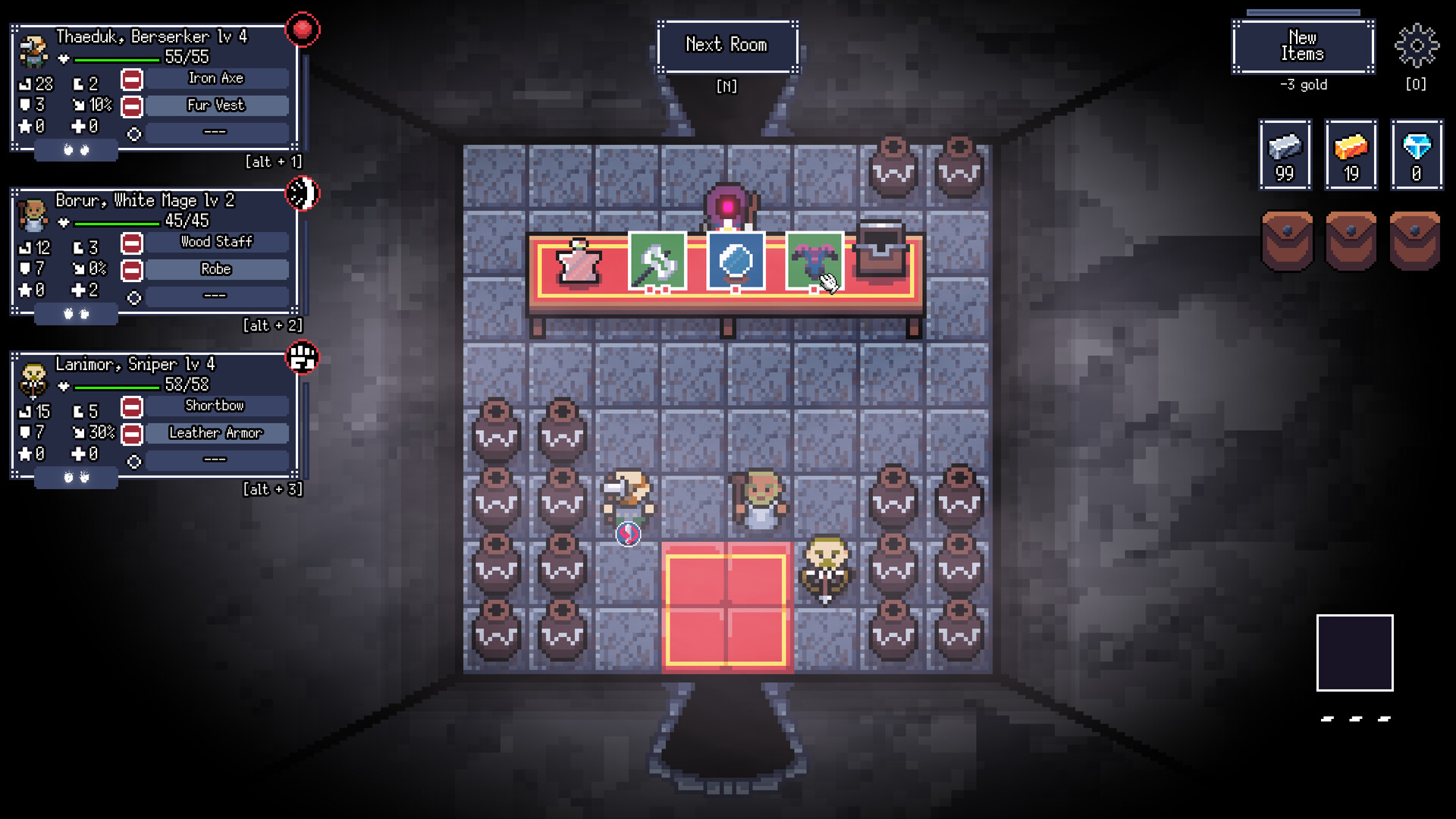Click the blue diamond resource icon
The width and height of the screenshot is (1456, 819).
1416,155
